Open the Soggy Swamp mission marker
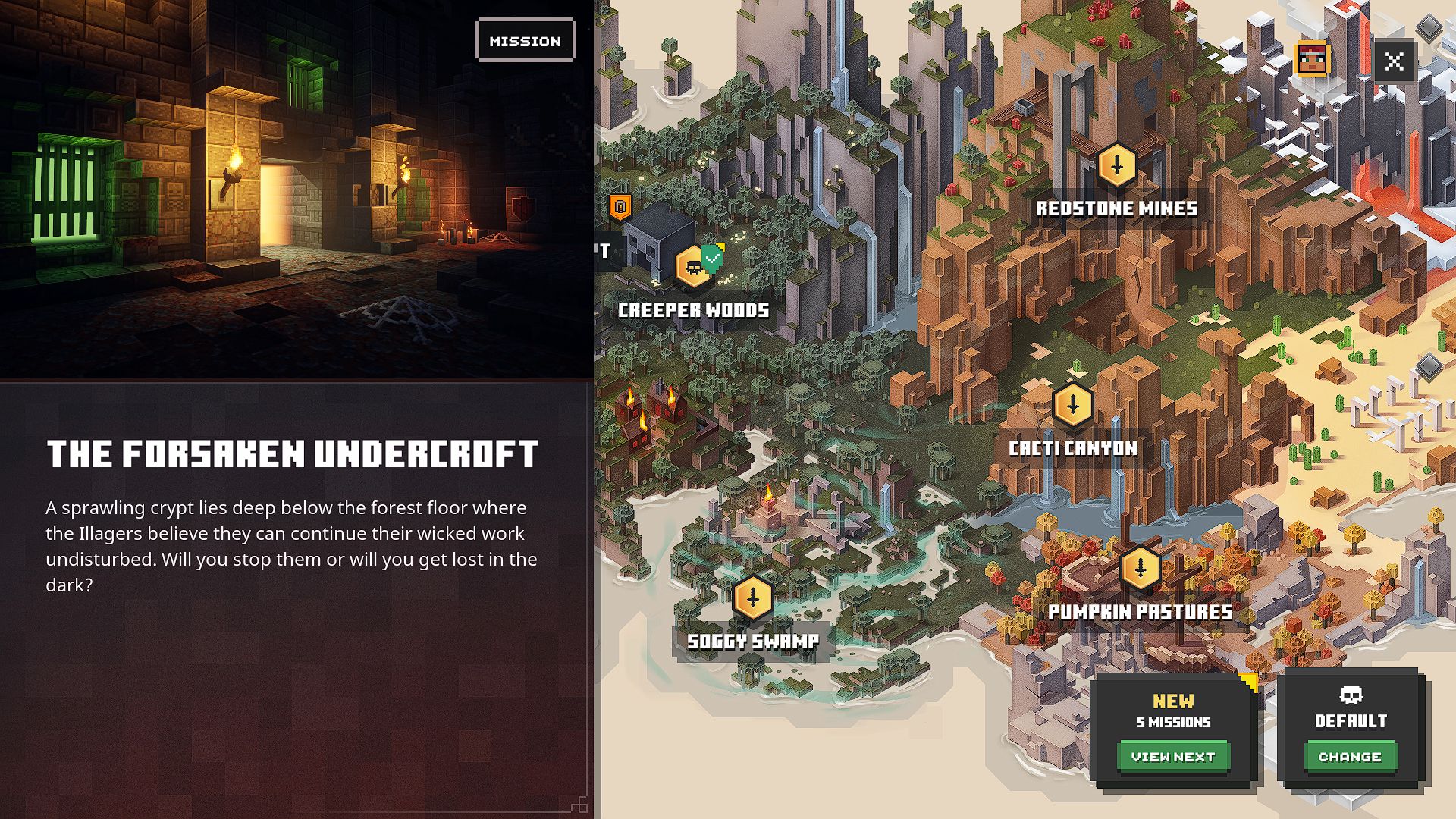Viewport: 1456px width, 819px height. (x=753, y=598)
